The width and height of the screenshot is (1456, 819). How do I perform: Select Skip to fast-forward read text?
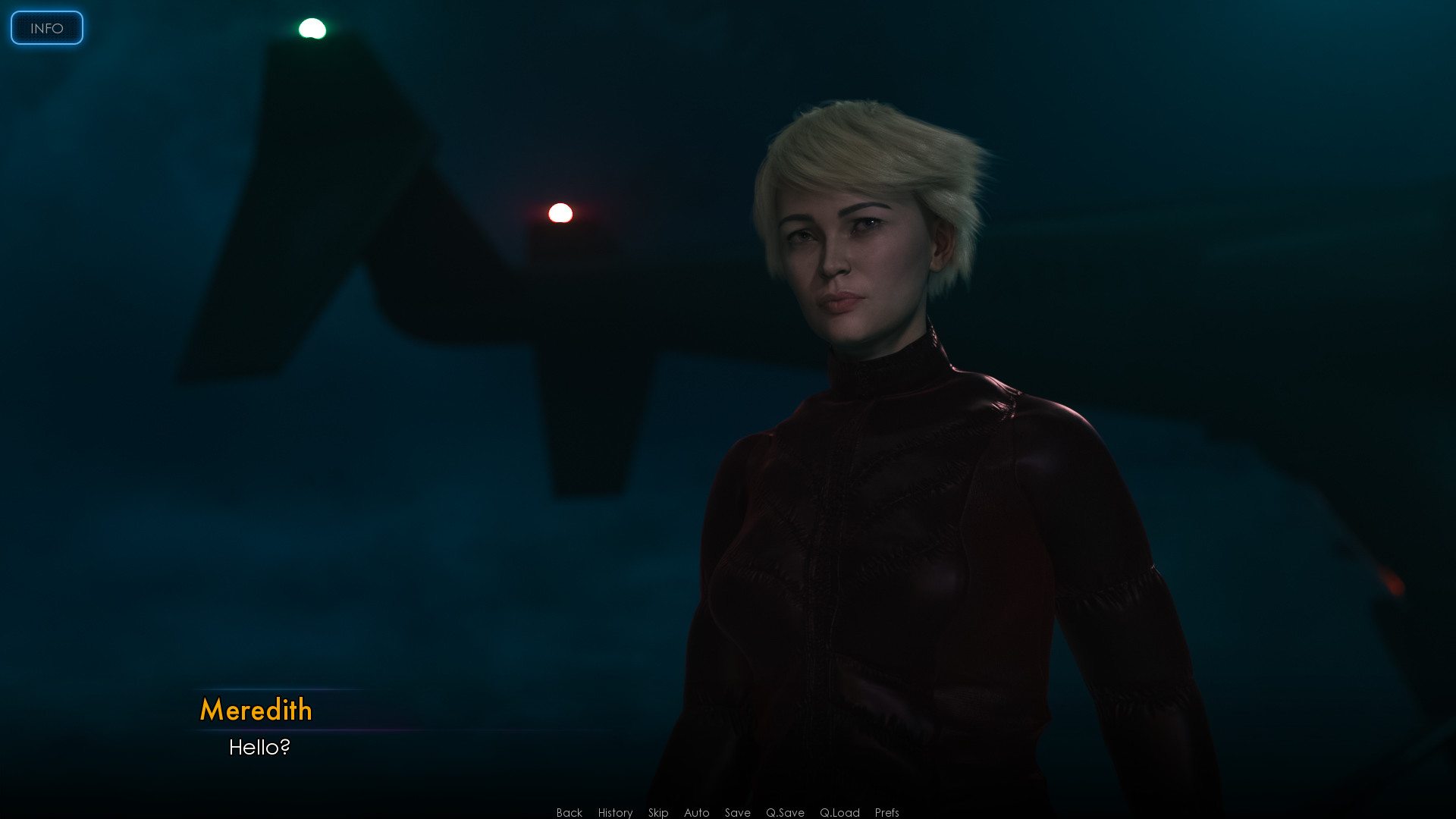(657, 812)
